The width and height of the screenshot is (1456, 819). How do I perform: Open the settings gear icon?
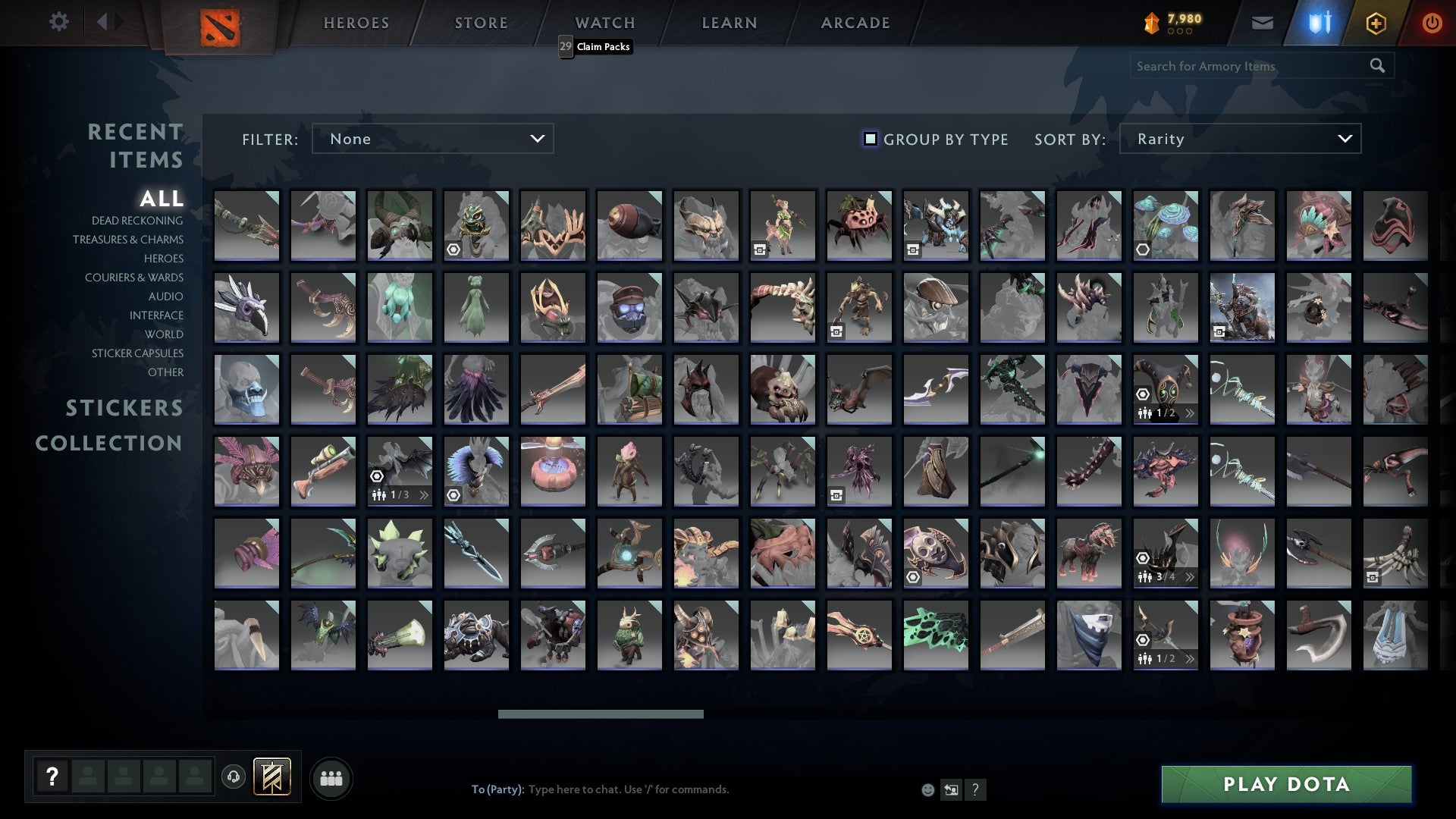click(x=59, y=22)
